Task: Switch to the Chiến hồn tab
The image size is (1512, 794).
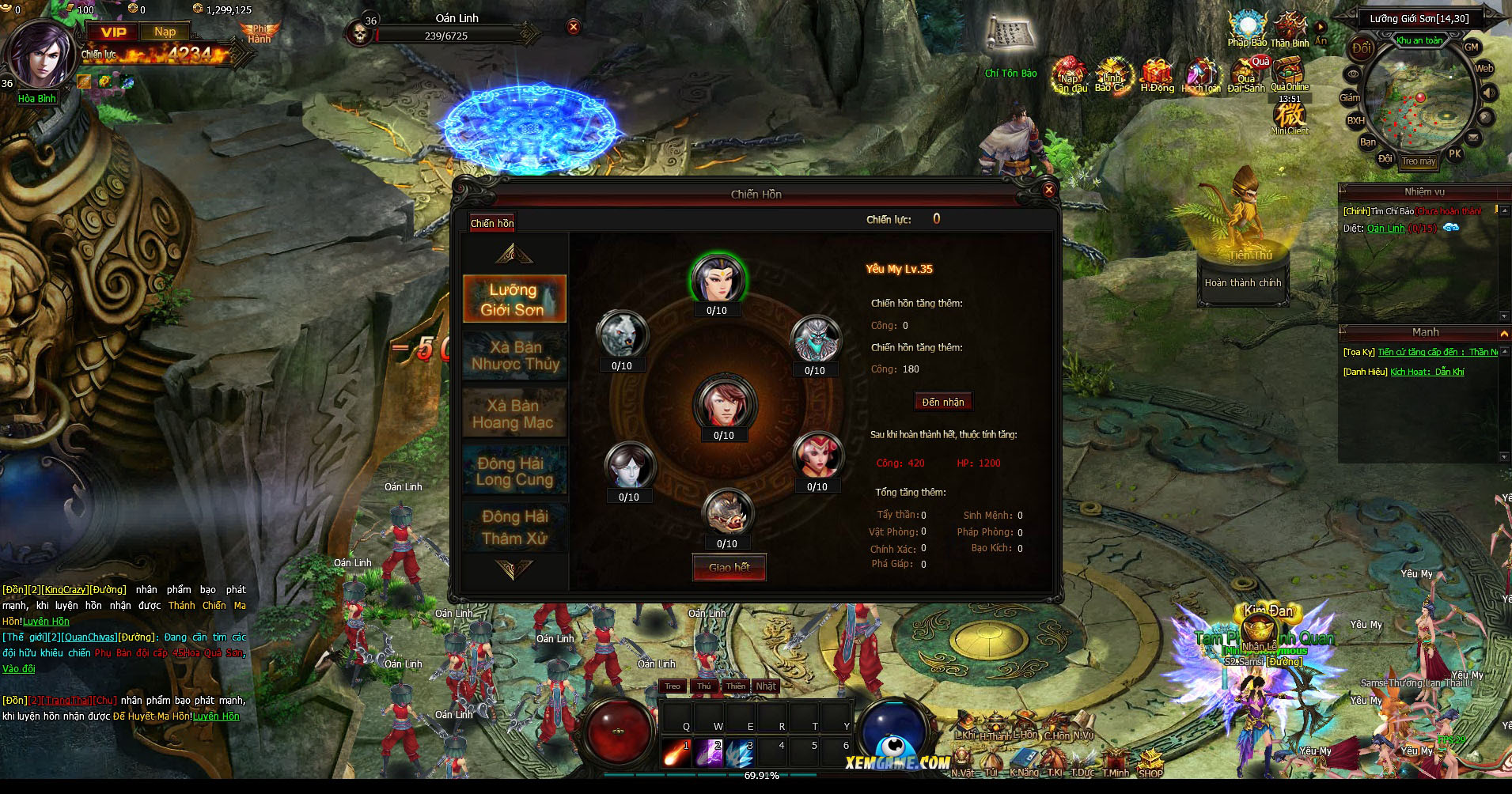Action: (492, 223)
